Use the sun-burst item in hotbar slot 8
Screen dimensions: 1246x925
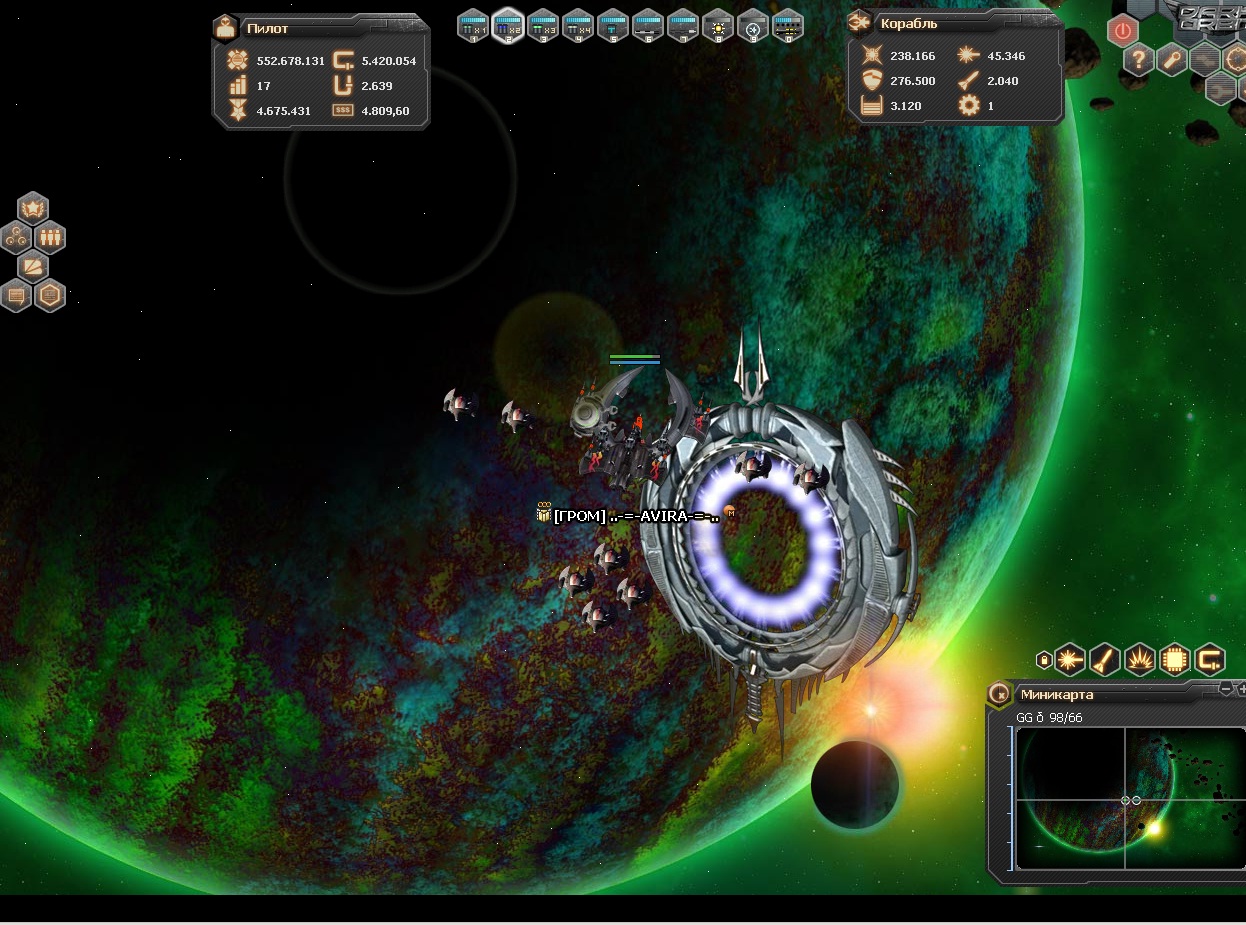pyautogui.click(x=718, y=25)
